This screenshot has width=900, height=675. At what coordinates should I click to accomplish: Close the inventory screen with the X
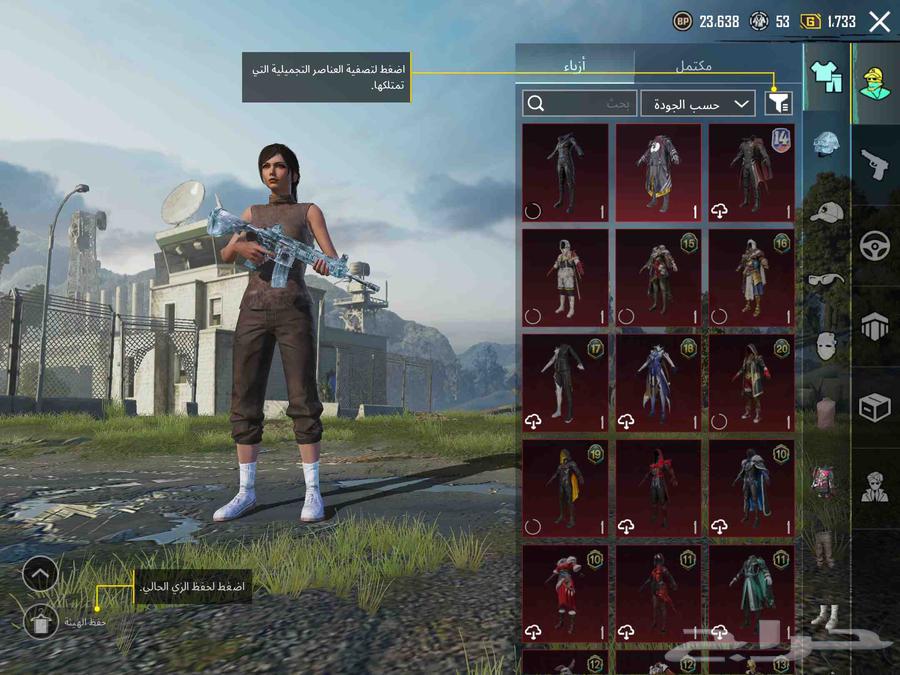879,21
